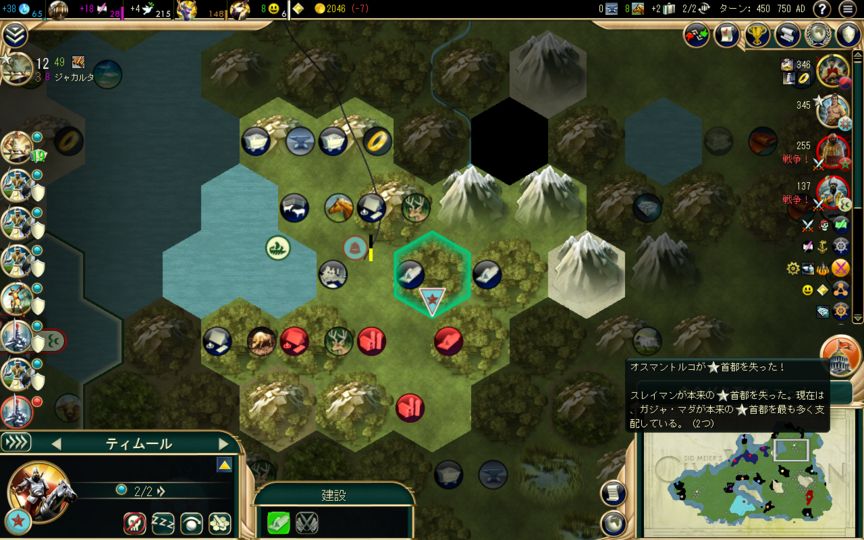This screenshot has height=540, width=864.
Task: Open the trade routes overview icon
Action: 697,35
